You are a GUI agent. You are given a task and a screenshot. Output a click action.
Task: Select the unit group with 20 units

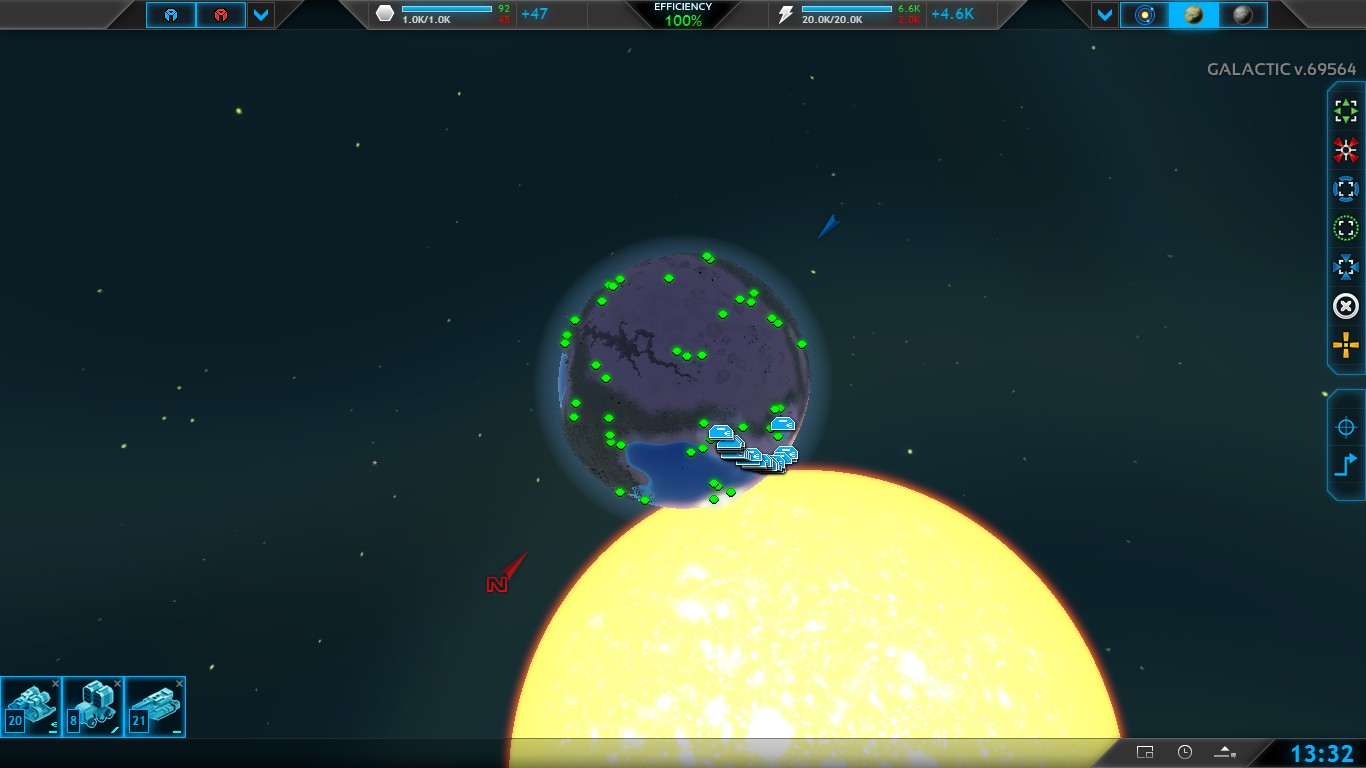[x=32, y=707]
